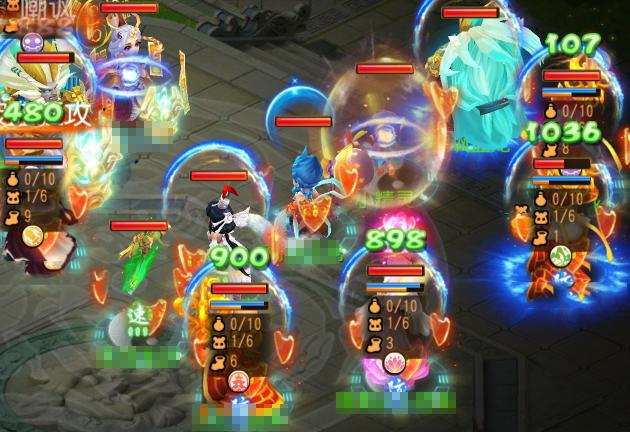Click the red emblem below the 900 unit
630x432 pixels.
pos(238,381)
